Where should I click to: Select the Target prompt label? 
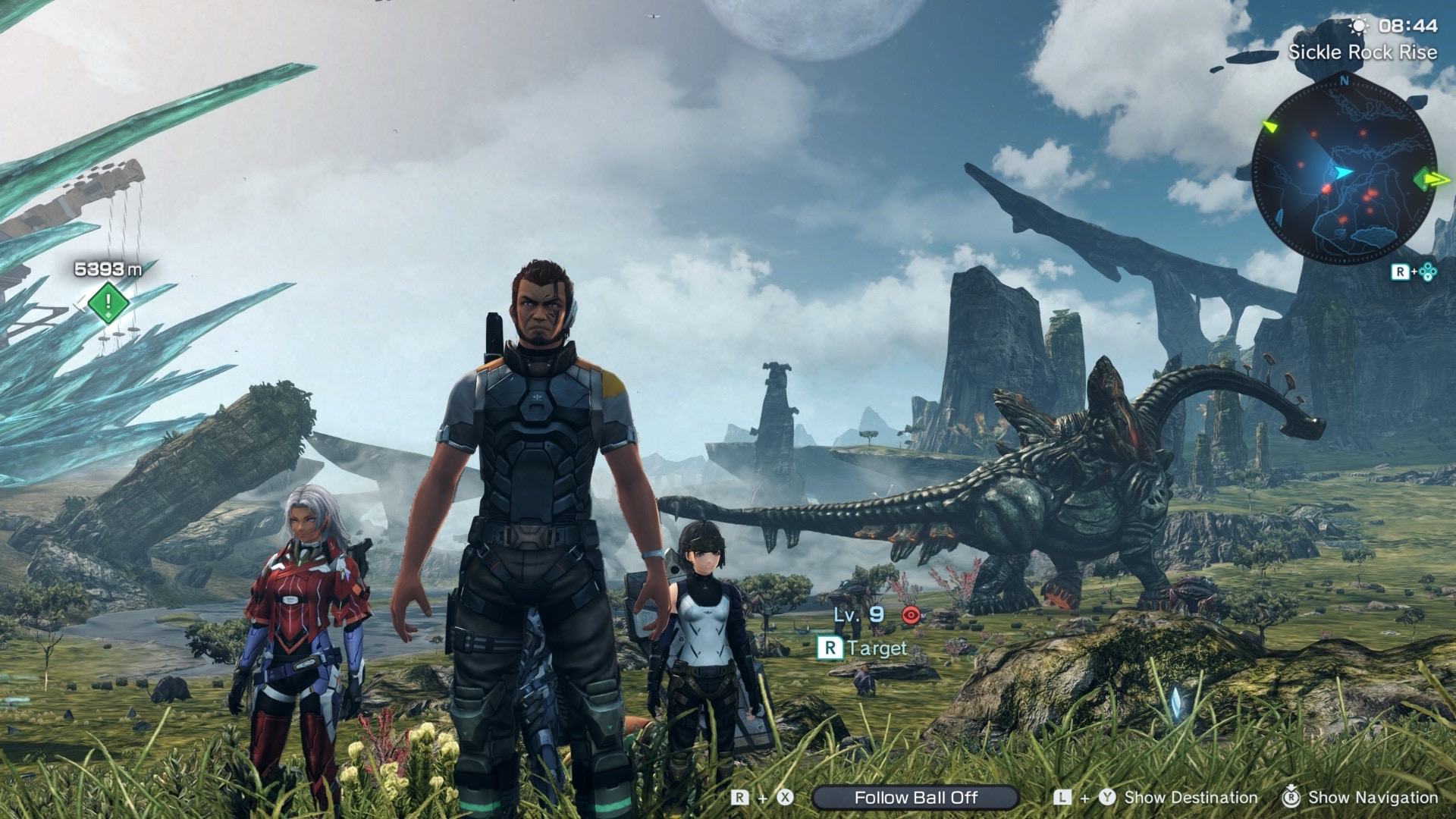click(x=877, y=648)
